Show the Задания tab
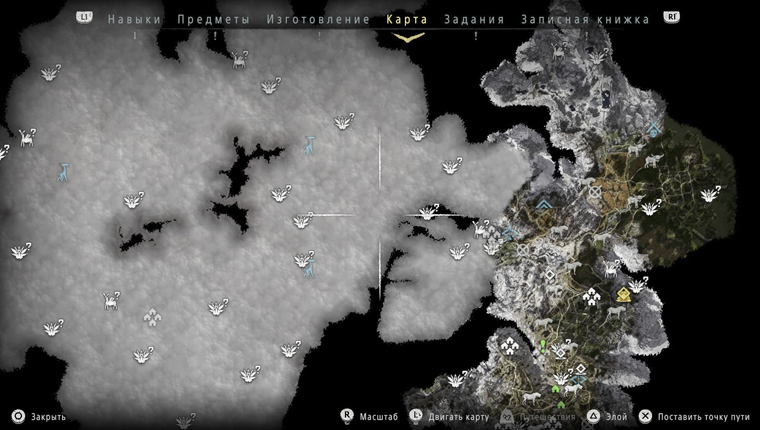Screen dimensions: 760x430 pos(474,19)
